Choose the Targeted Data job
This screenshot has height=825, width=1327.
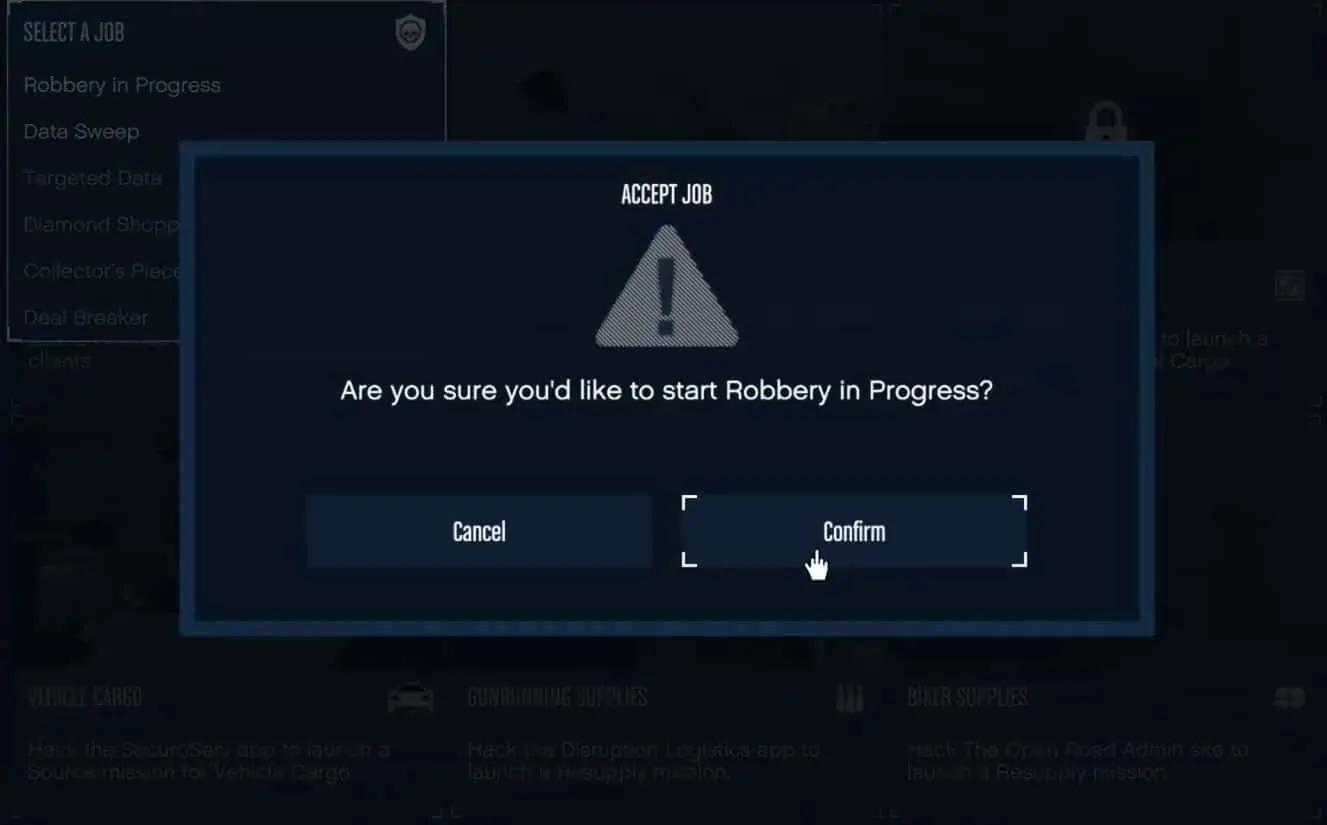pos(92,177)
